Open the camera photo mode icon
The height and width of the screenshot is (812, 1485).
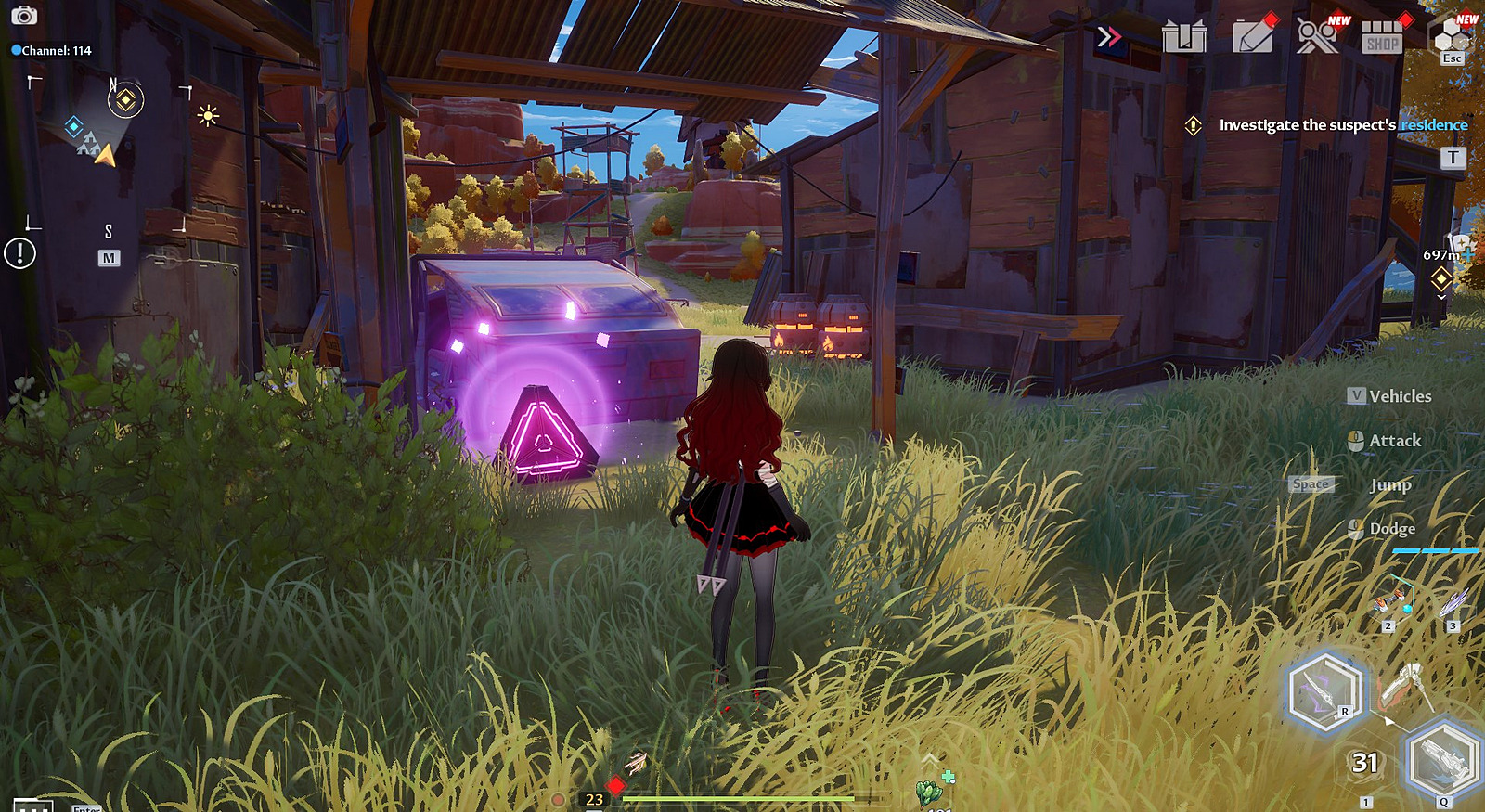(x=23, y=16)
